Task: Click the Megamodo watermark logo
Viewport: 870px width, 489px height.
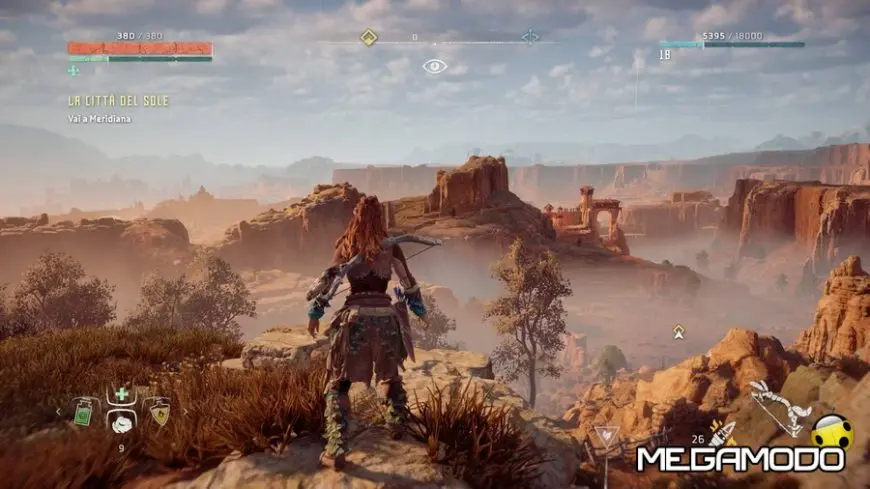Action: tap(741, 459)
